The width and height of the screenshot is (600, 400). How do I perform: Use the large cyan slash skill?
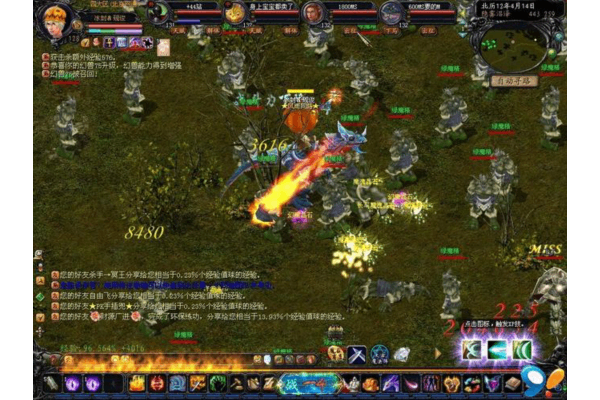tap(497, 349)
